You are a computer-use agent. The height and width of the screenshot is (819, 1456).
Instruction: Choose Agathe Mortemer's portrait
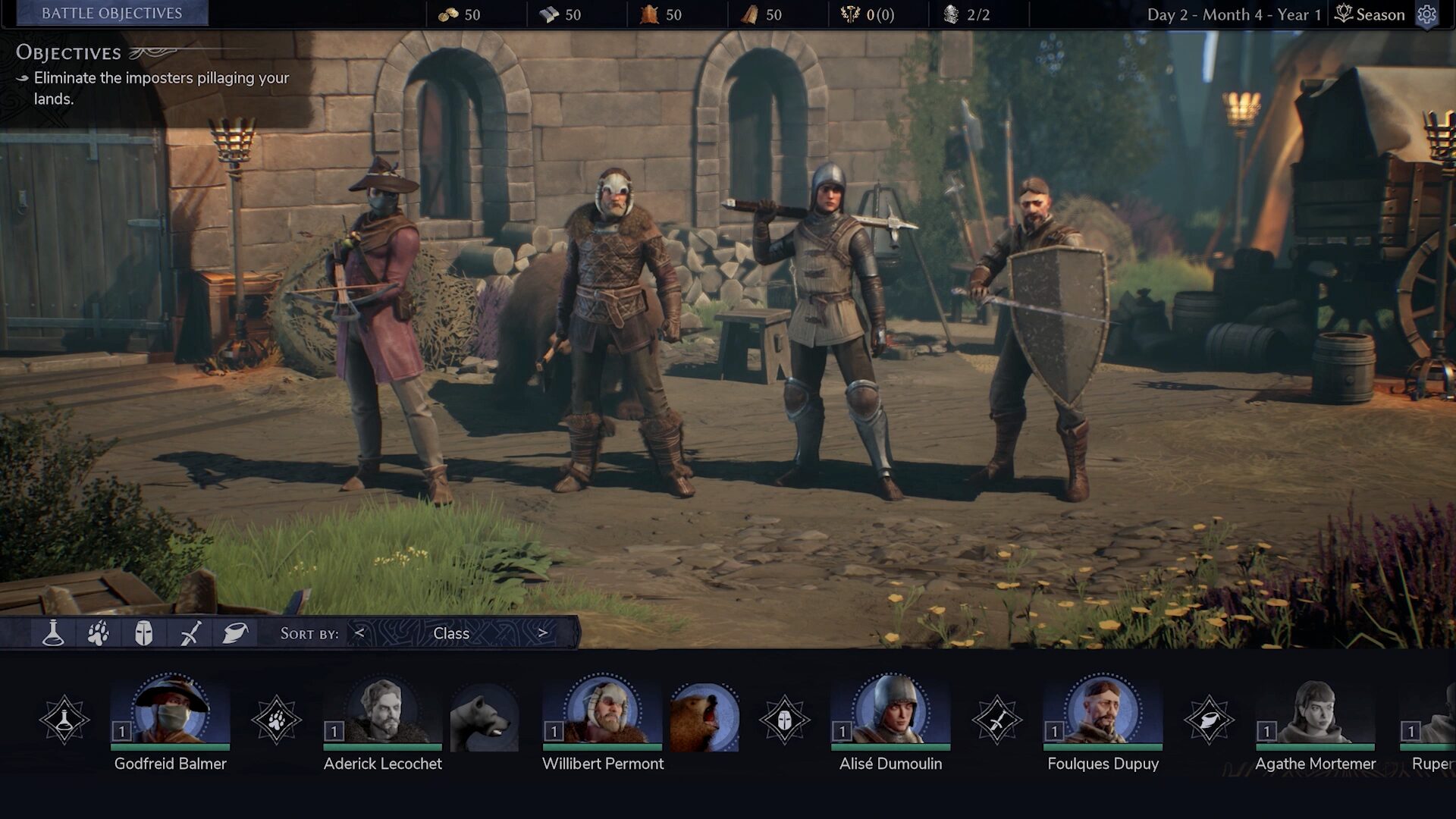[x=1315, y=713]
